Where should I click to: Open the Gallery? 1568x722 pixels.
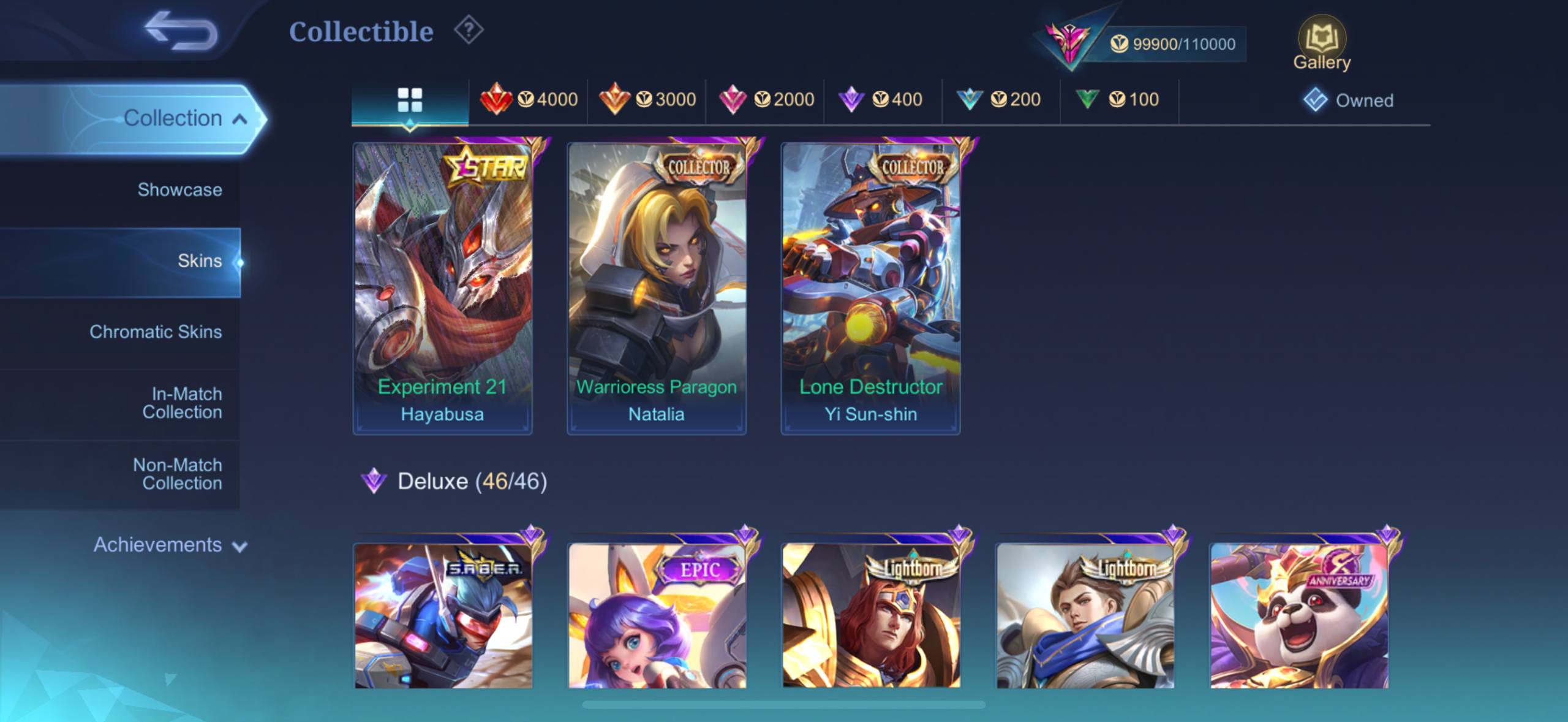(x=1321, y=44)
